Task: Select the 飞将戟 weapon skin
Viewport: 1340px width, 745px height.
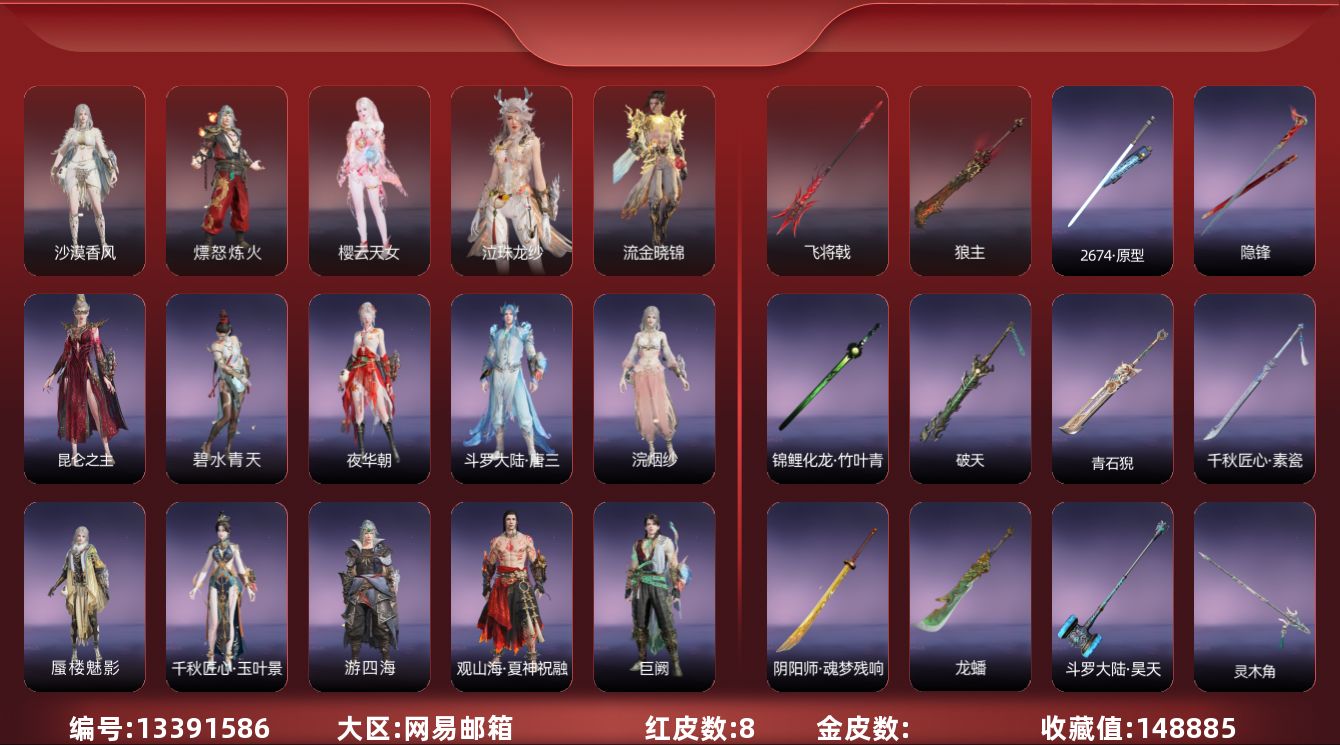Action: tap(827, 180)
